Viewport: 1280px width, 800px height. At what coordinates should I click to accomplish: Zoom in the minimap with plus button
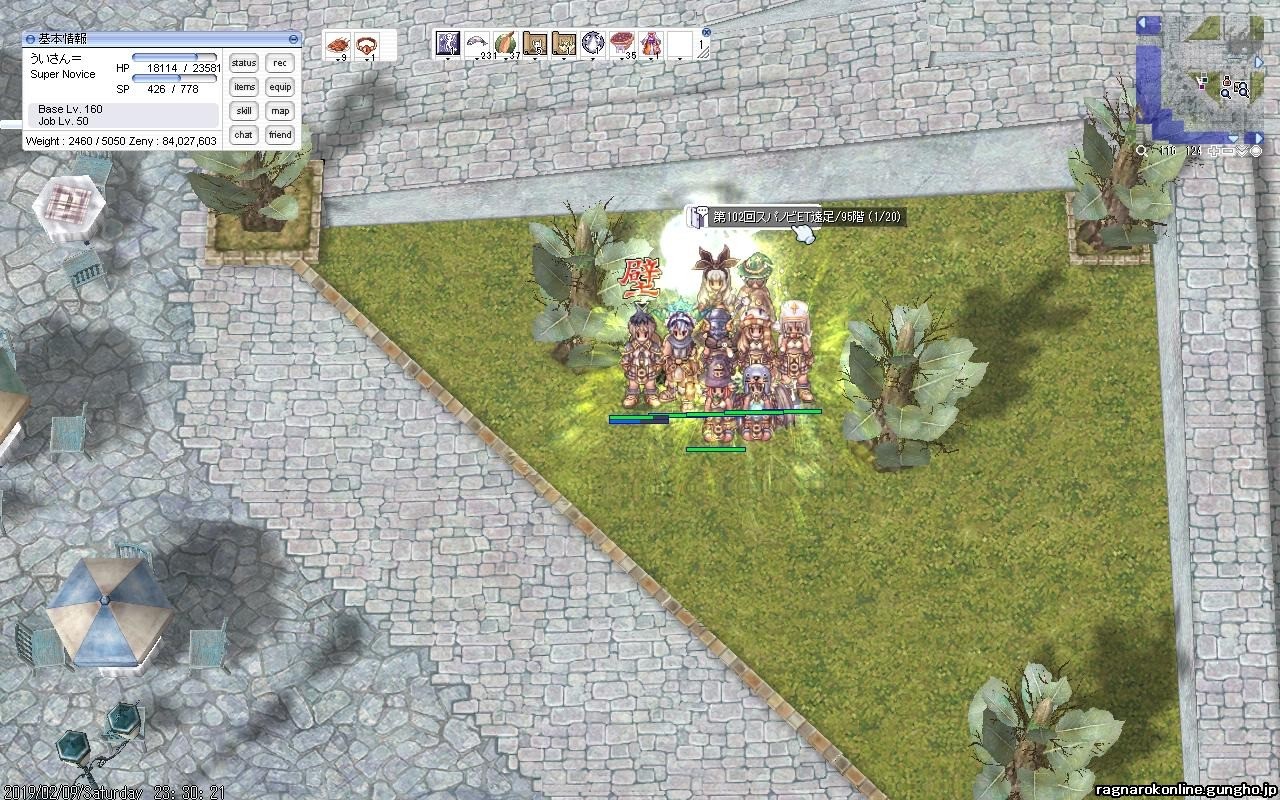1212,151
